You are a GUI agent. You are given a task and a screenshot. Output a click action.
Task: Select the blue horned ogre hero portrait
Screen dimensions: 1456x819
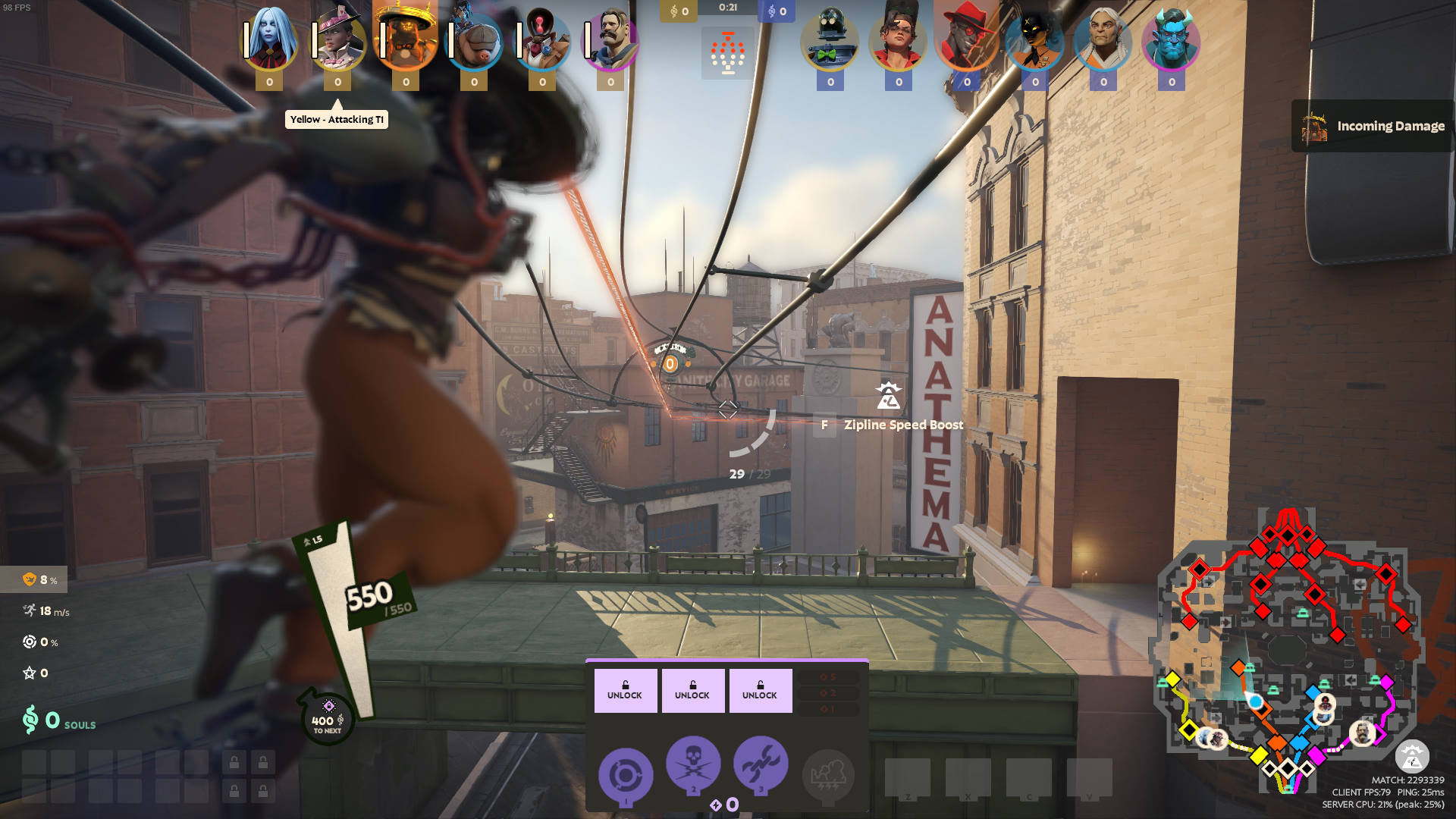[x=1172, y=39]
